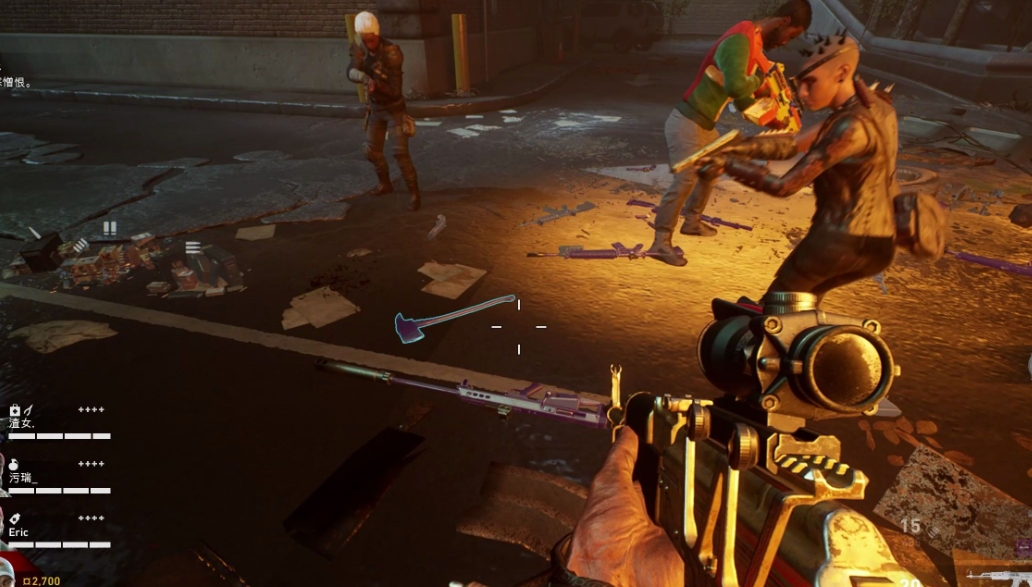This screenshot has height=587, width=1032.
Task: Select teammate 污瑞_ in the squad list
Action: pyautogui.click(x=23, y=478)
